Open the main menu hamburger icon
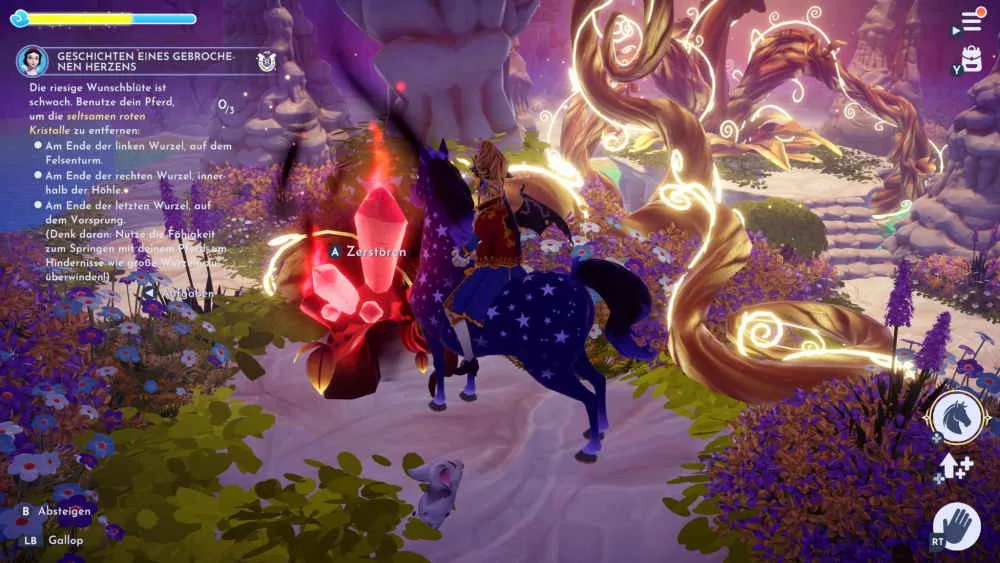Viewport: 1000px width, 563px height. click(x=970, y=21)
